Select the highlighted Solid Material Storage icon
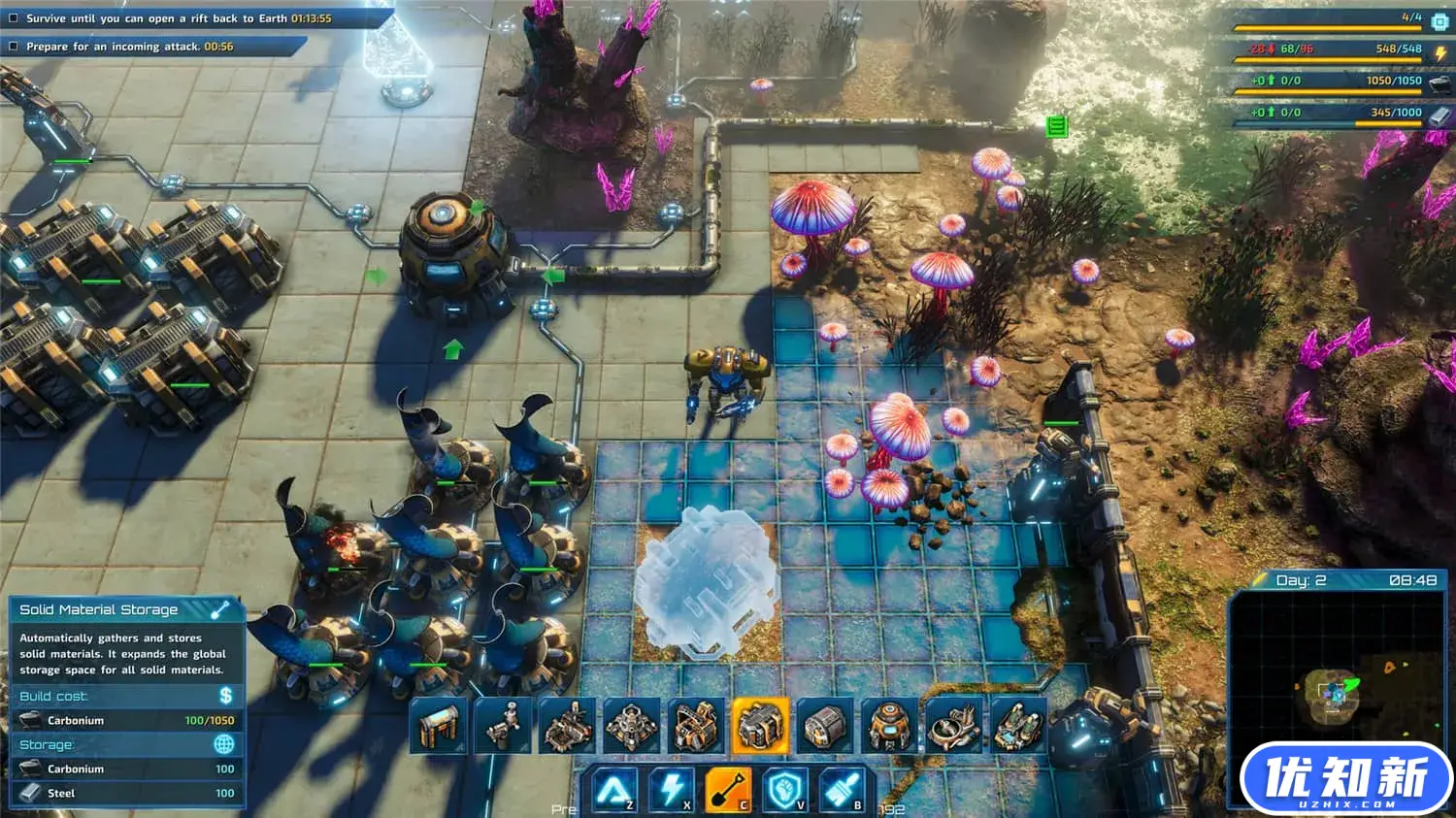The height and width of the screenshot is (818, 1456). click(760, 725)
